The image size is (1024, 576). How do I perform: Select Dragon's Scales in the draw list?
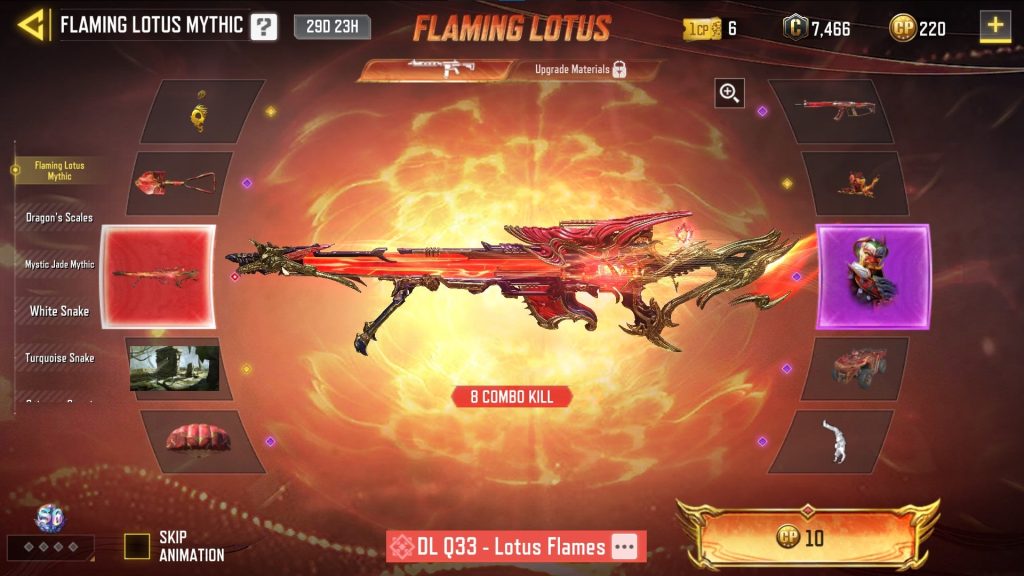59,217
